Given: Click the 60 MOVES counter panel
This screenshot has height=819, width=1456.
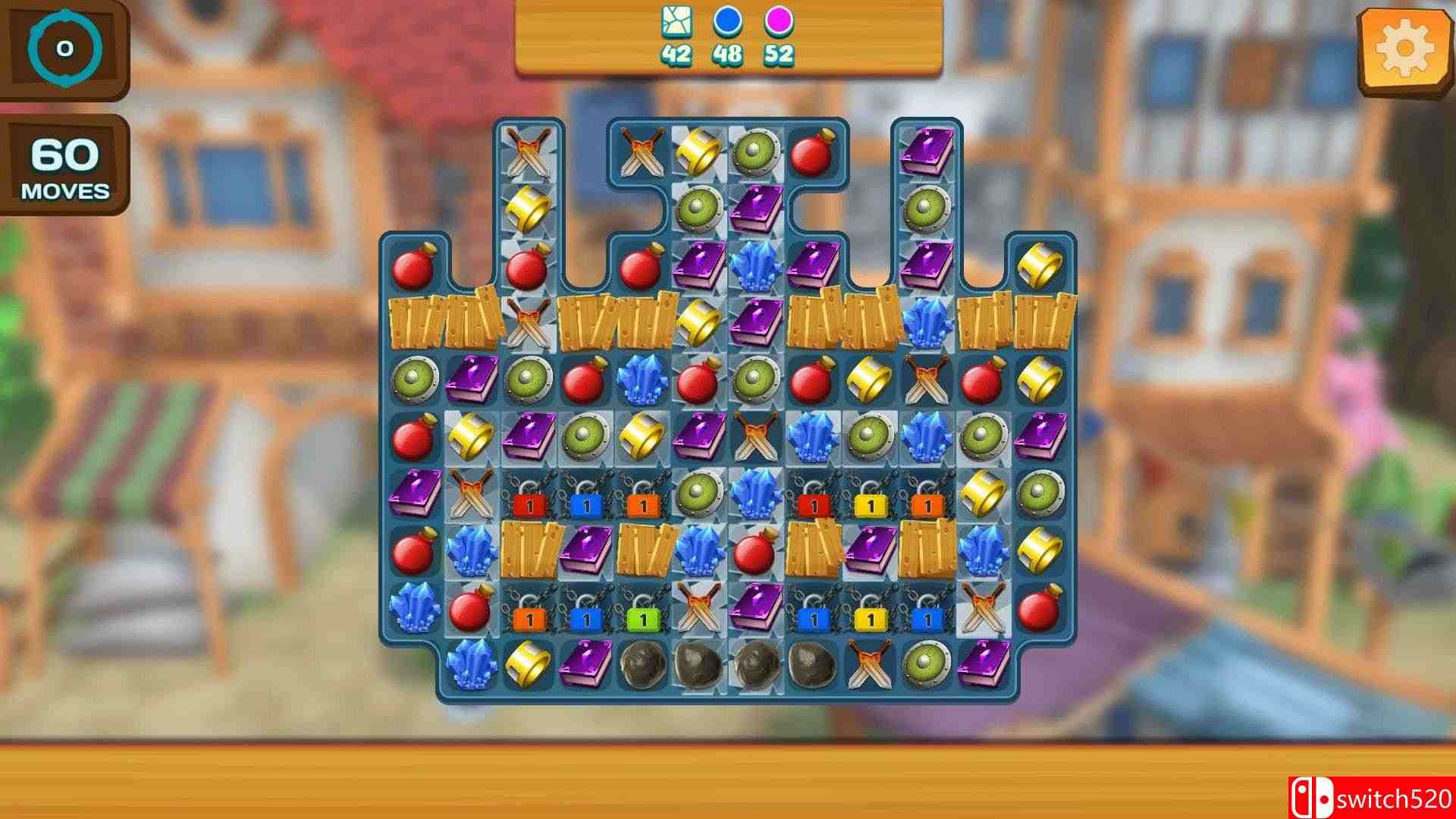Looking at the screenshot, I should [x=64, y=168].
